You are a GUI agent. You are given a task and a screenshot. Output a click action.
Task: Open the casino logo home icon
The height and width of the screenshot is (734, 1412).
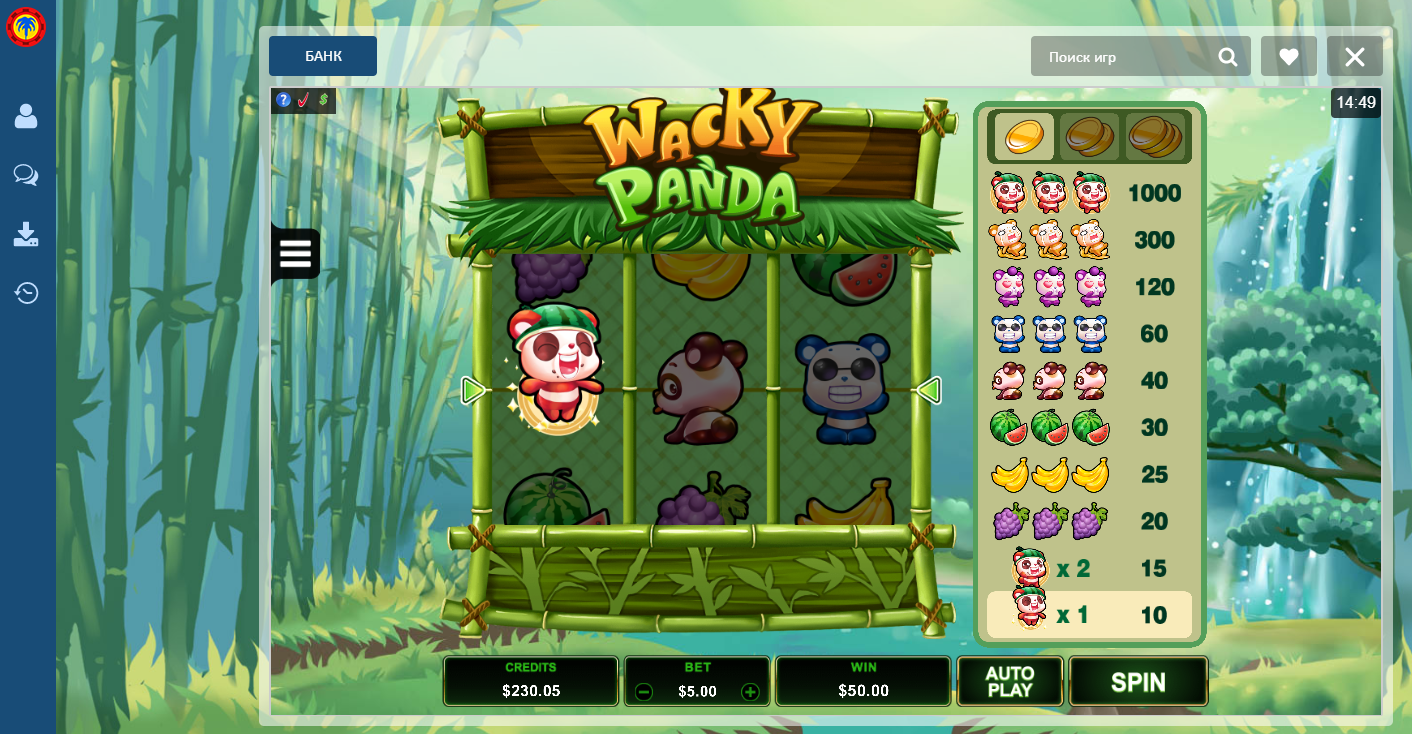click(x=26, y=28)
